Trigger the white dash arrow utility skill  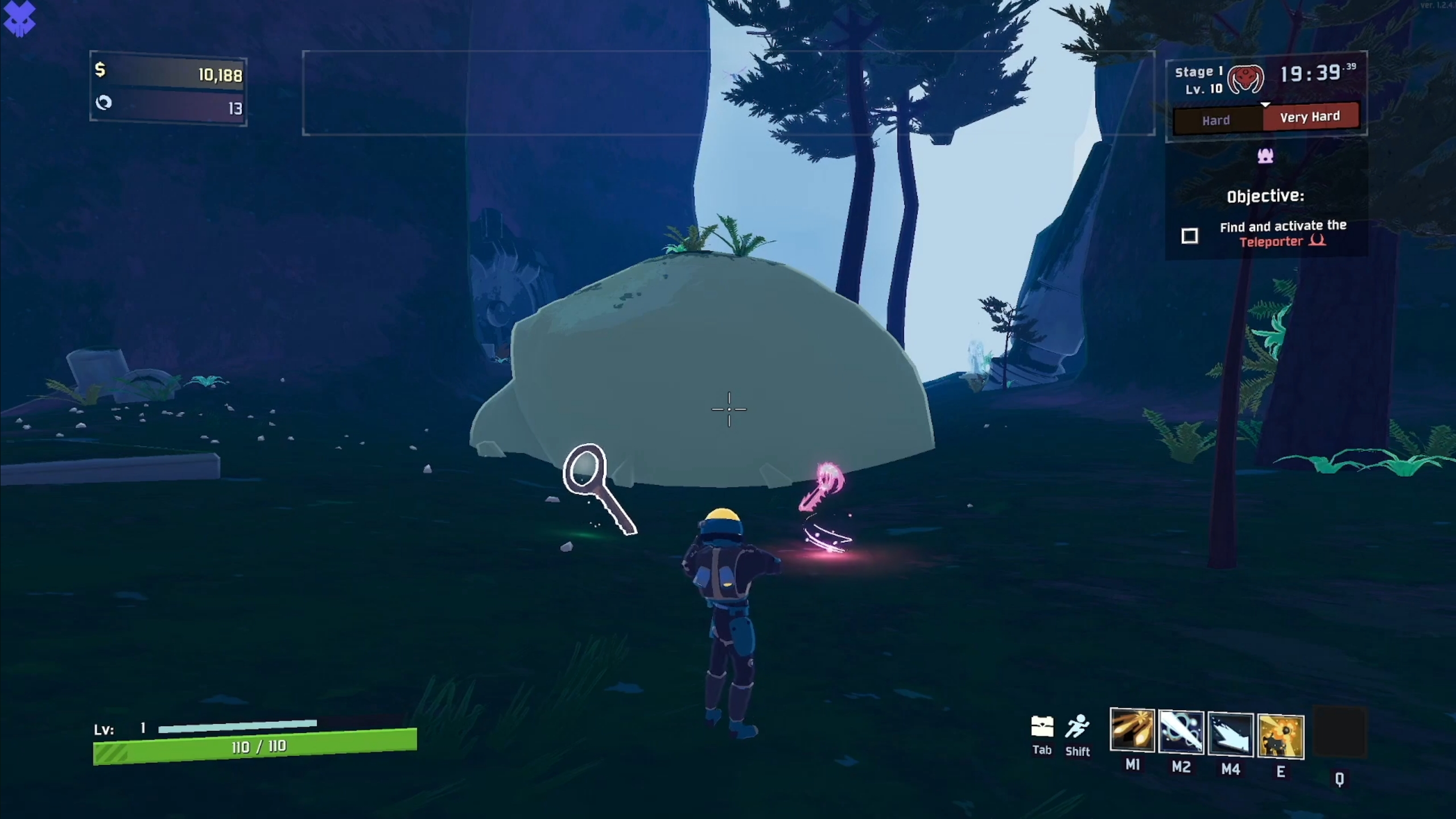click(1230, 734)
